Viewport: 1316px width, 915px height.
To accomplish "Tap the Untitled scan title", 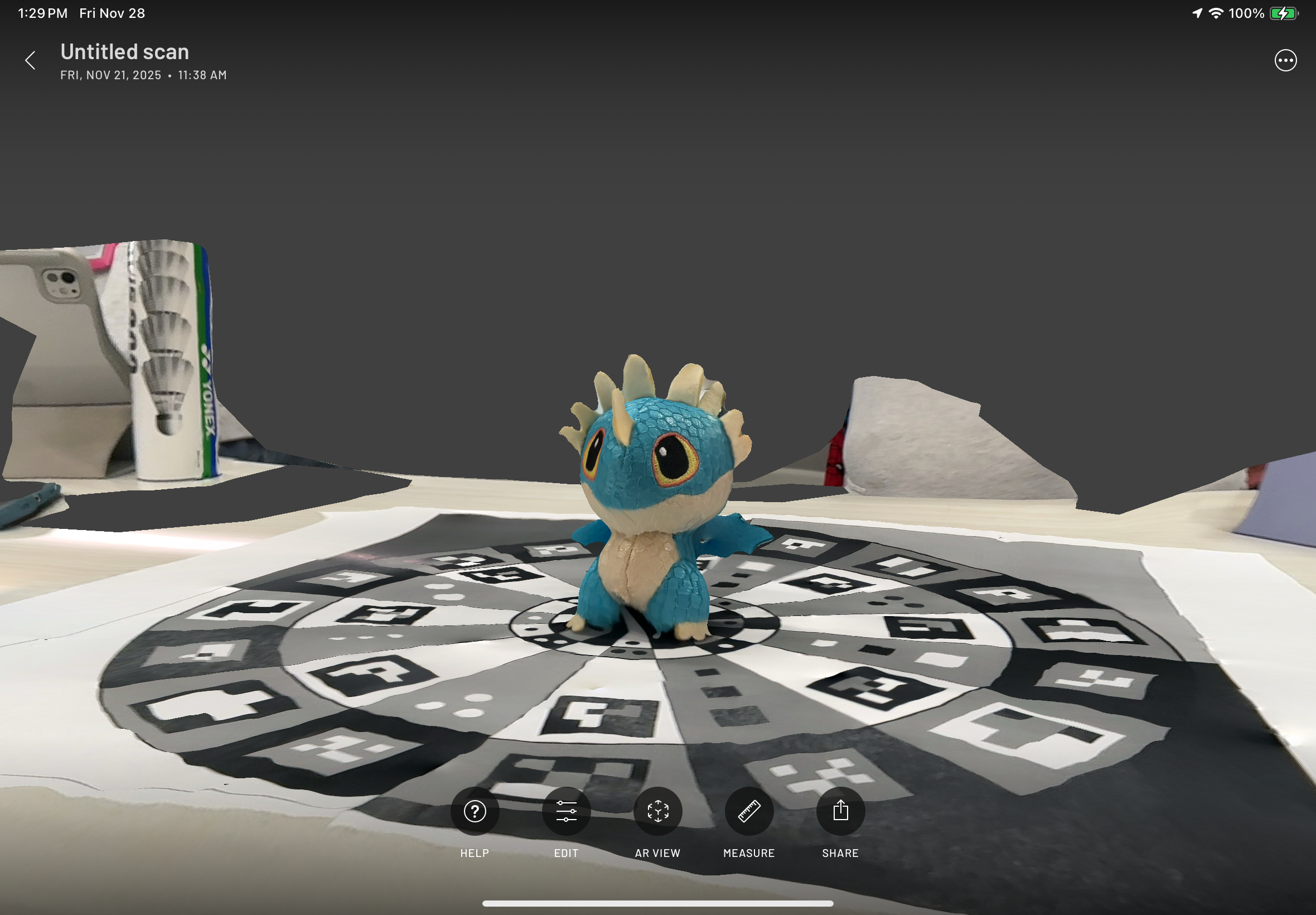I will (x=125, y=51).
